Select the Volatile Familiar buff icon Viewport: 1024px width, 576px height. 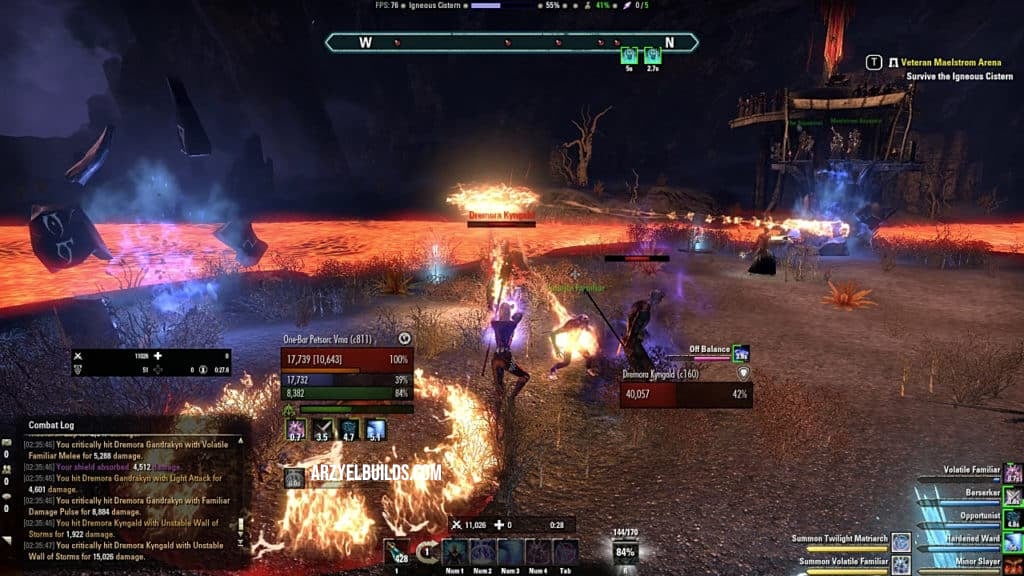(x=1013, y=473)
